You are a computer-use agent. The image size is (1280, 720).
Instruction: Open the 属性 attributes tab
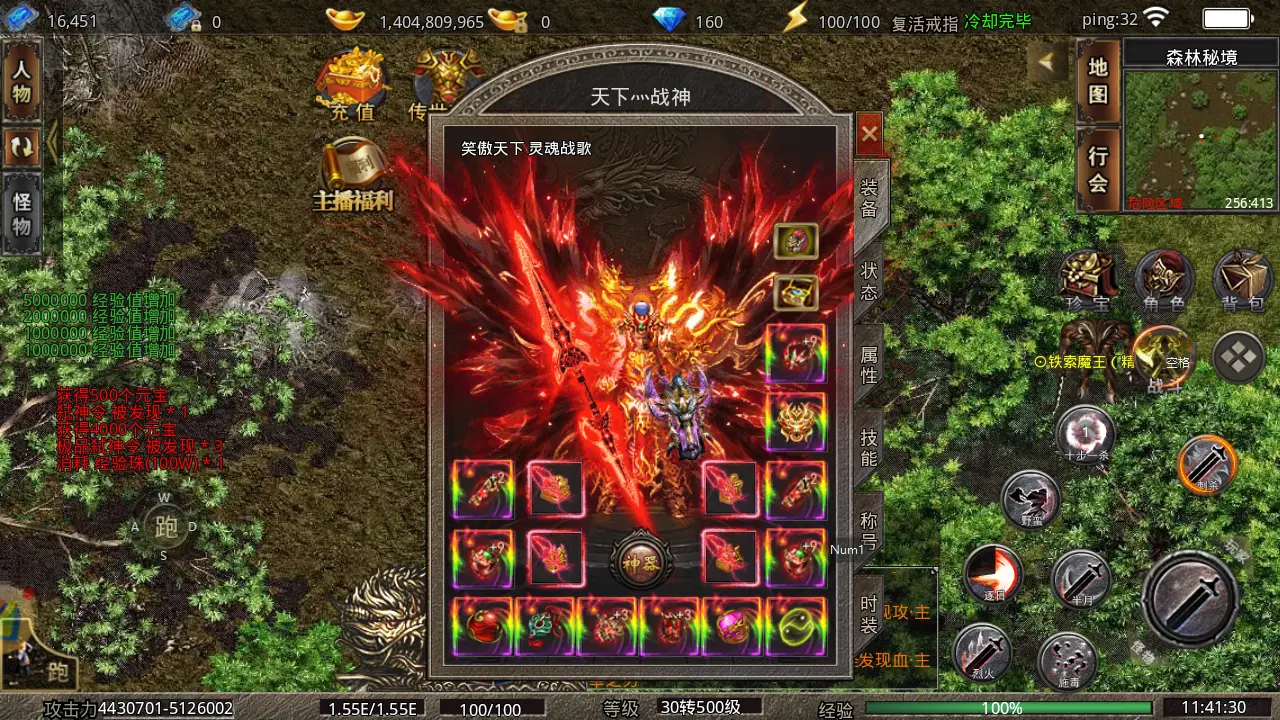(869, 365)
